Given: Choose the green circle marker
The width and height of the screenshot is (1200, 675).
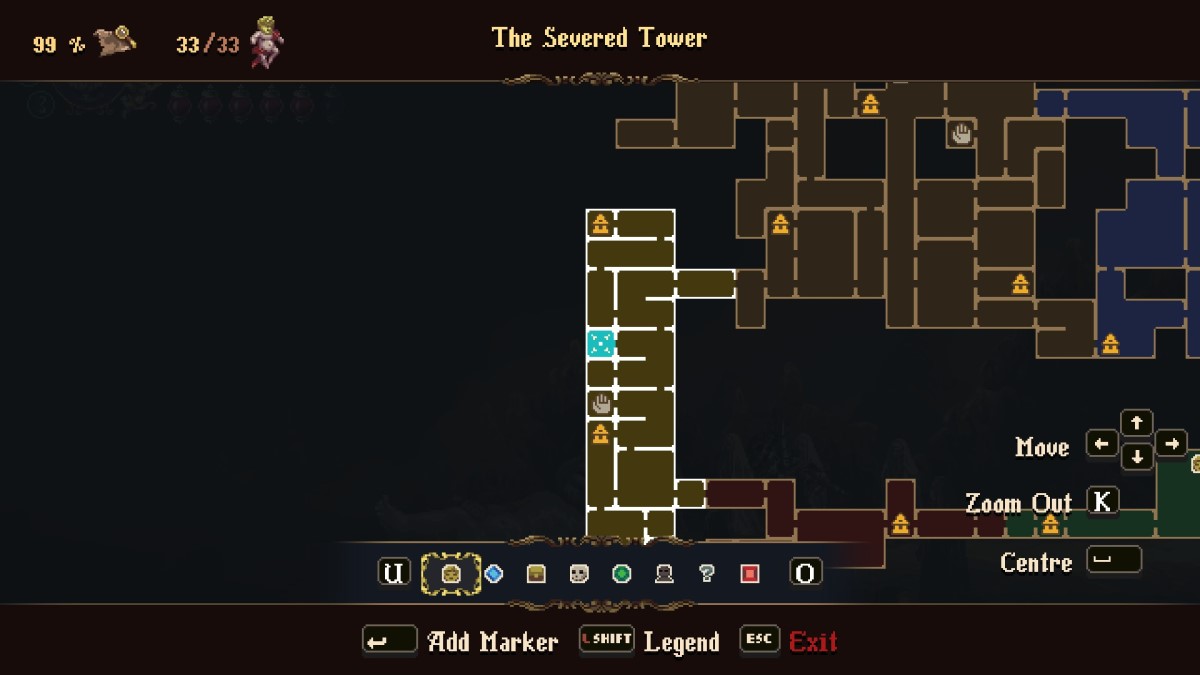Looking at the screenshot, I should click(x=622, y=573).
